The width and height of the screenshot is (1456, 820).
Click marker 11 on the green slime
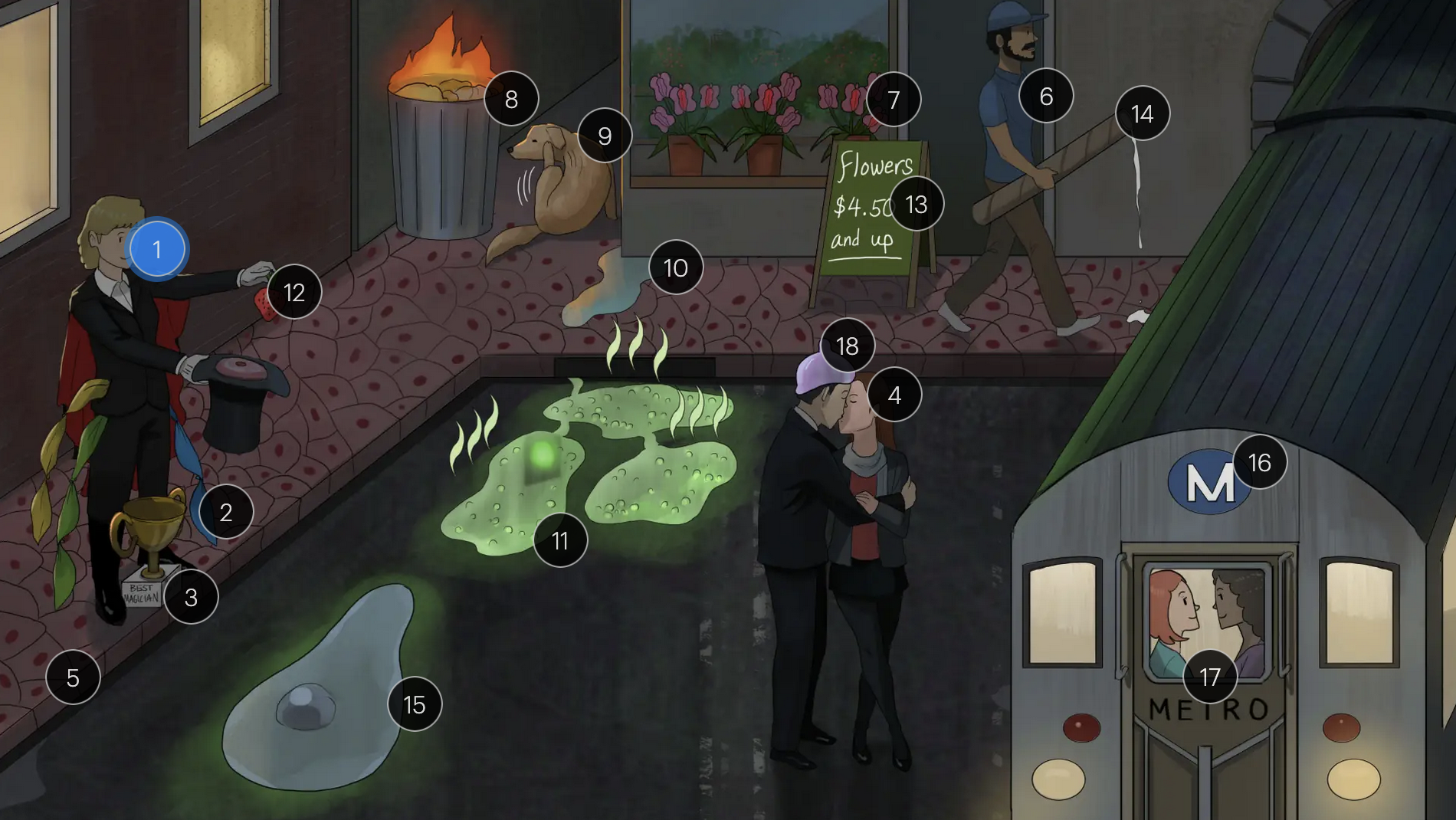[560, 540]
